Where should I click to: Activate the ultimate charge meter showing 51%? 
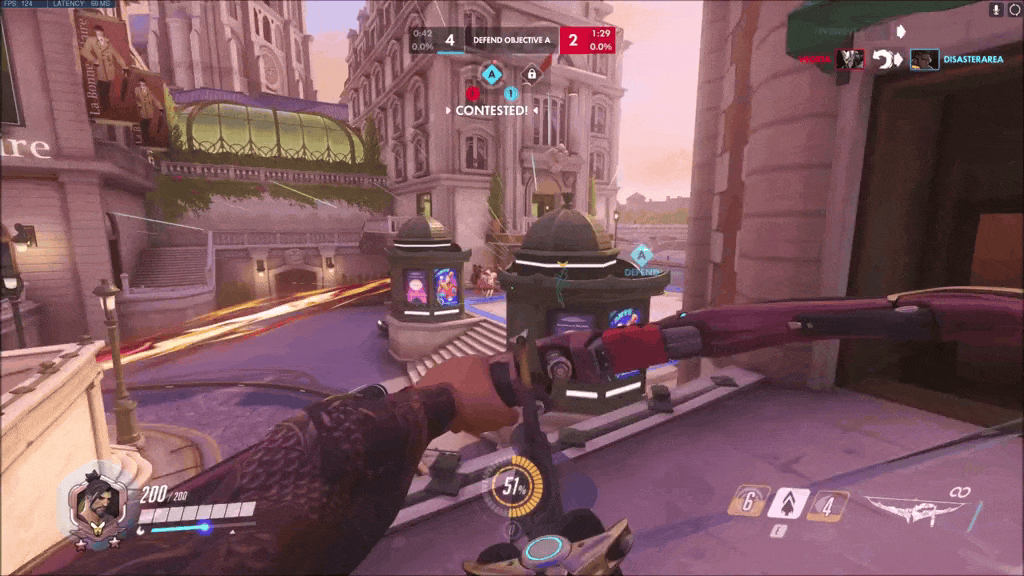[516, 487]
